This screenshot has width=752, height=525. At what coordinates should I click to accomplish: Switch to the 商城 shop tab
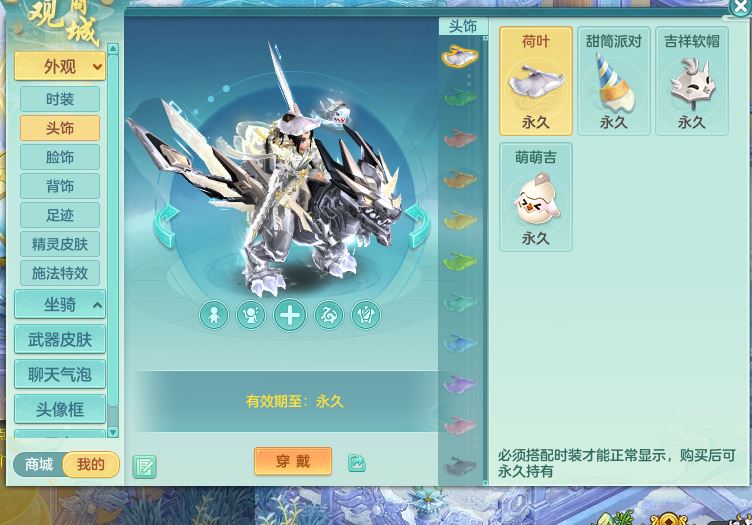(x=39, y=465)
